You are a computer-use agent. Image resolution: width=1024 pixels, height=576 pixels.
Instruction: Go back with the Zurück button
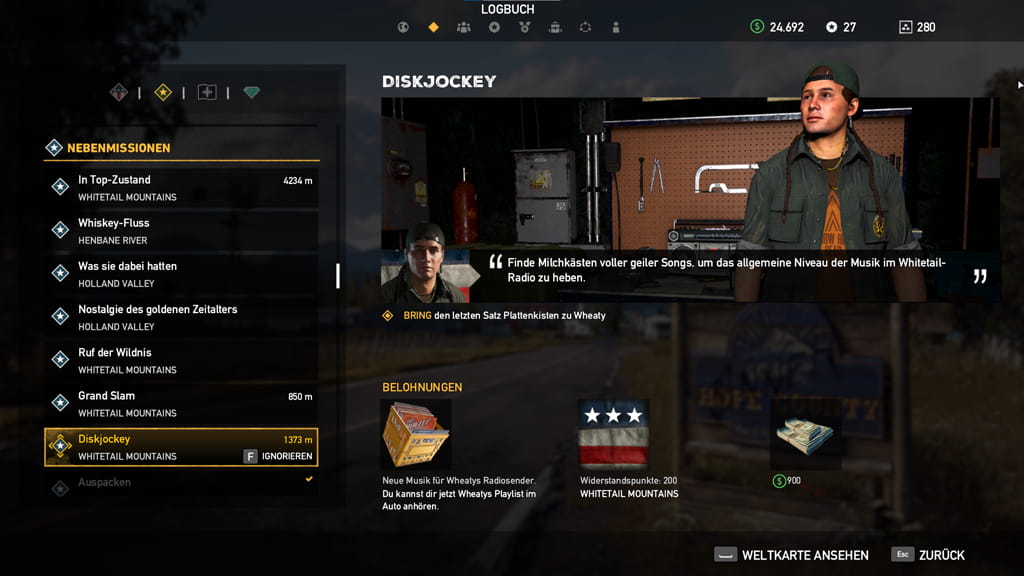point(929,555)
